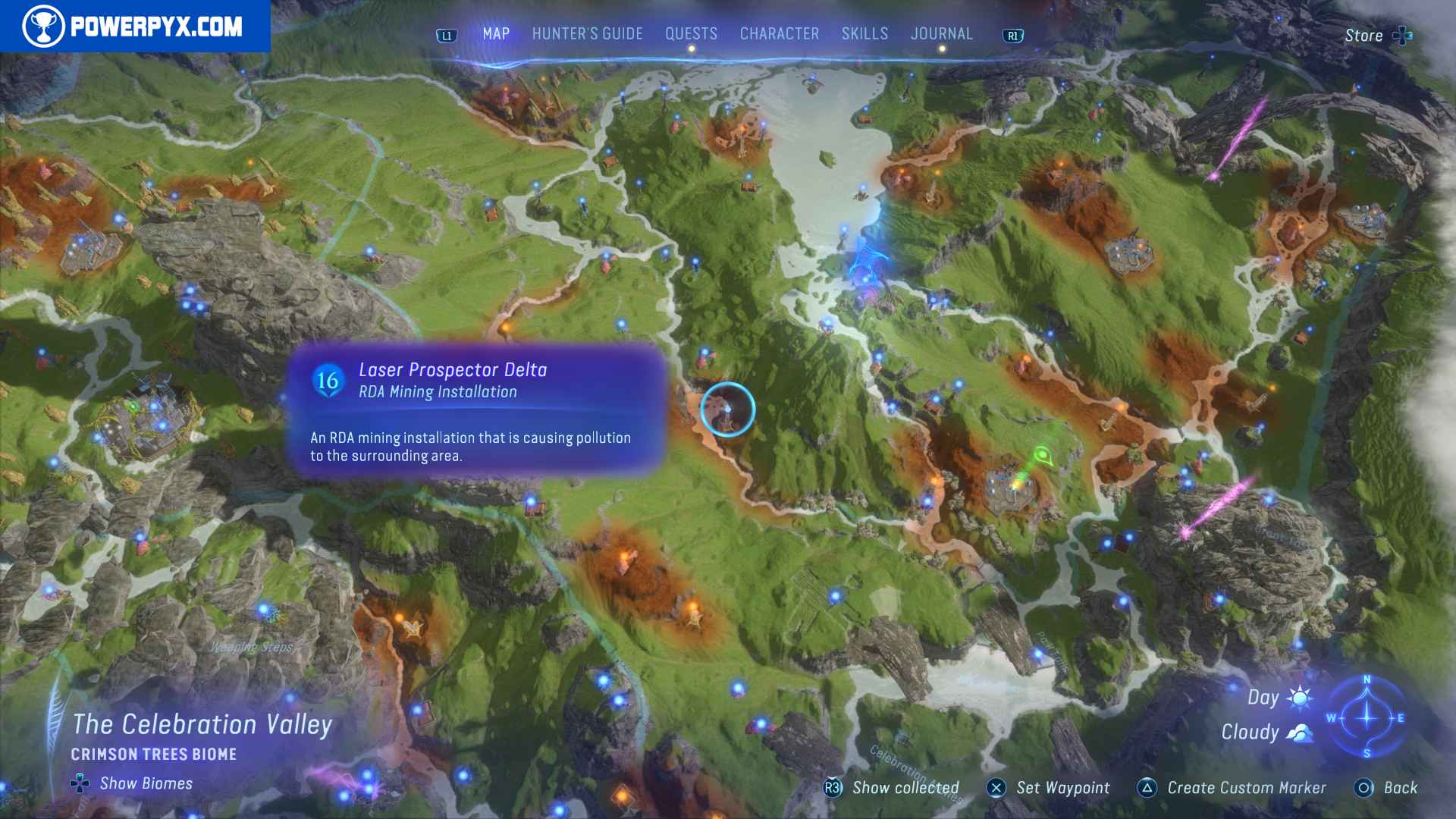This screenshot has height=819, width=1456.
Task: Switch to the QUESTS tab
Action: 690,33
